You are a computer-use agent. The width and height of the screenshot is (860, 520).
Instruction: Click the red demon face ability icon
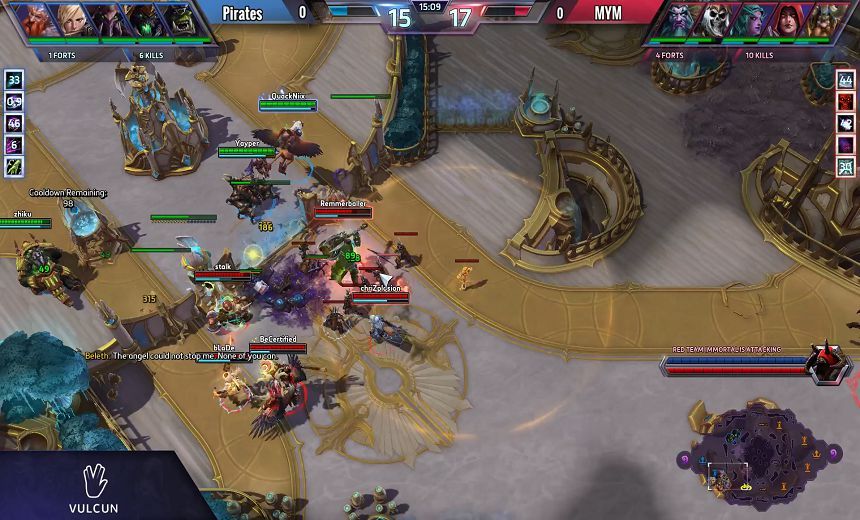(846, 101)
